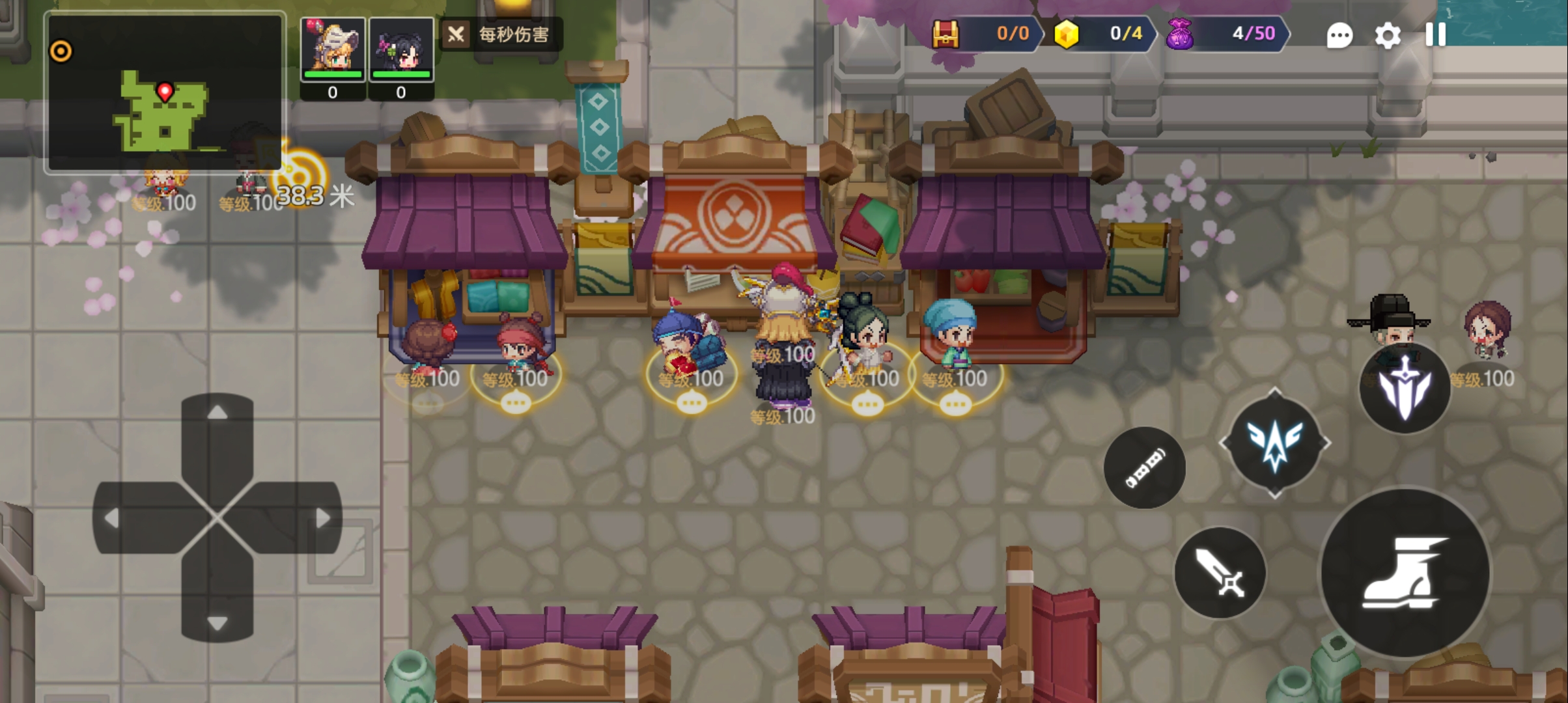Viewport: 1568px width, 703px height.
Task: Open the chat bubble icon
Action: 1339,36
